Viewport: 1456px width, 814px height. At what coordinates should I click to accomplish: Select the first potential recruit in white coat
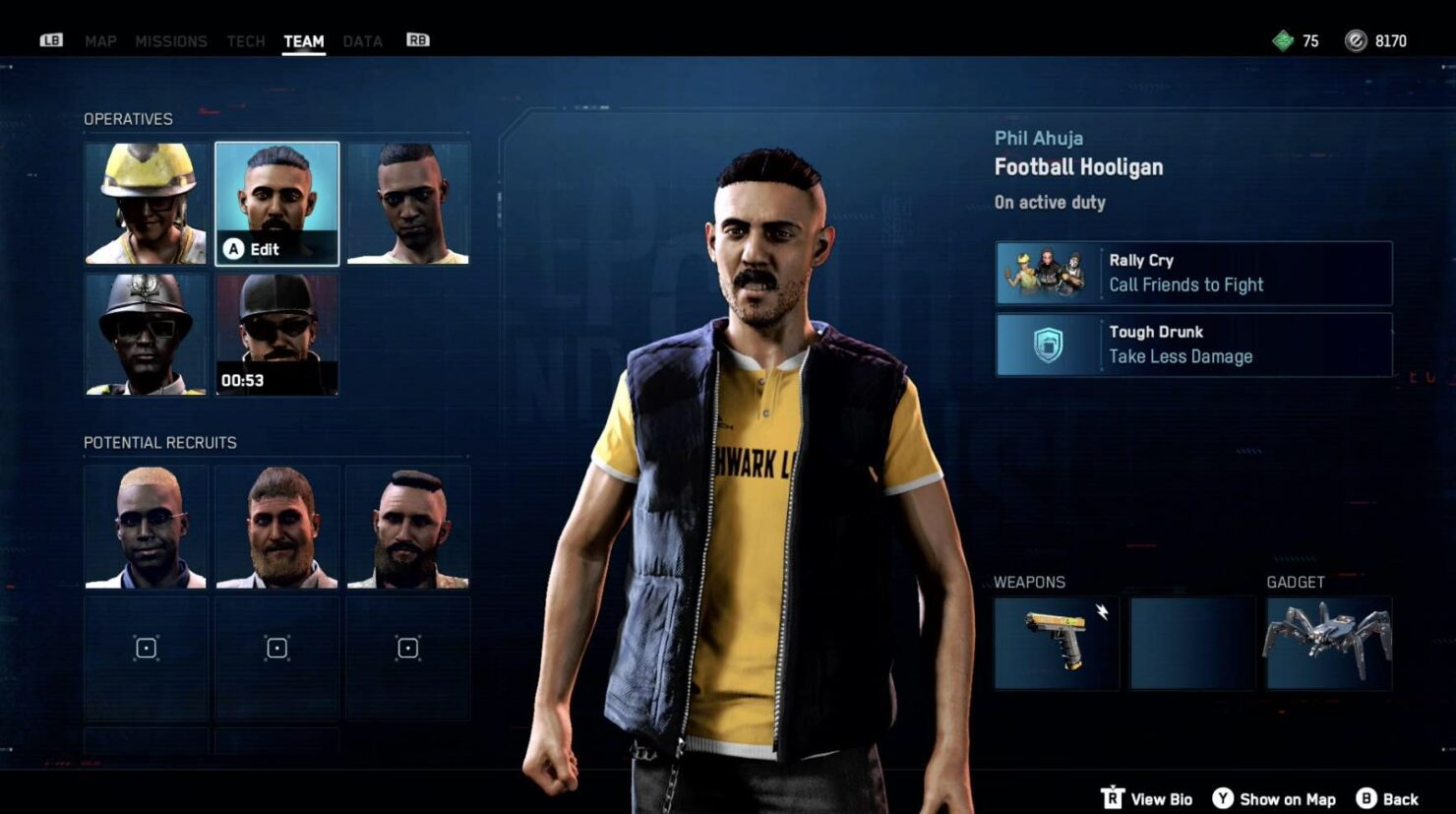point(146,527)
